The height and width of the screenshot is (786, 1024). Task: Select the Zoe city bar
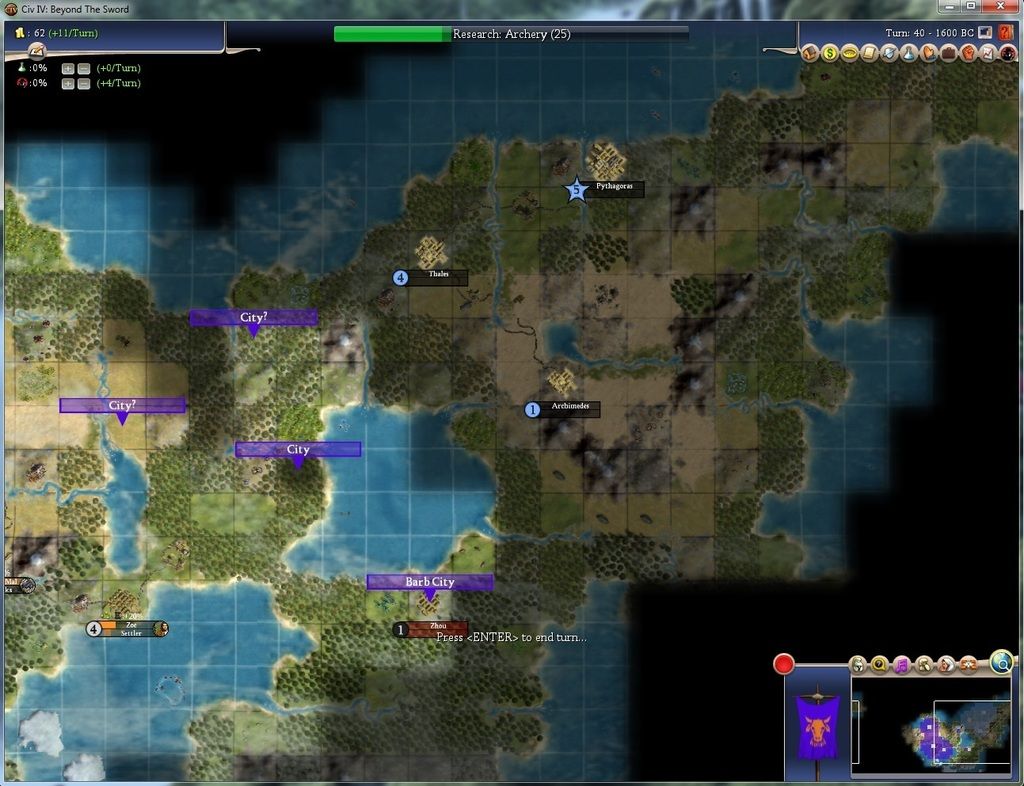pyautogui.click(x=131, y=628)
